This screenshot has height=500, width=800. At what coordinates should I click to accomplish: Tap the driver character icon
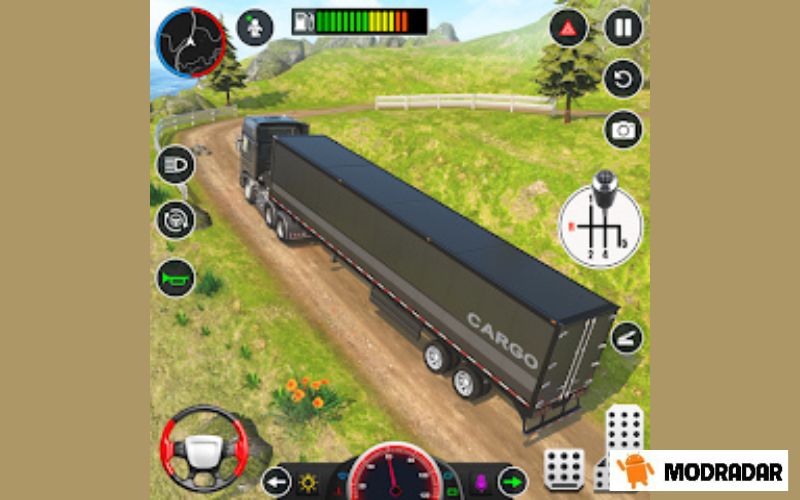[256, 27]
